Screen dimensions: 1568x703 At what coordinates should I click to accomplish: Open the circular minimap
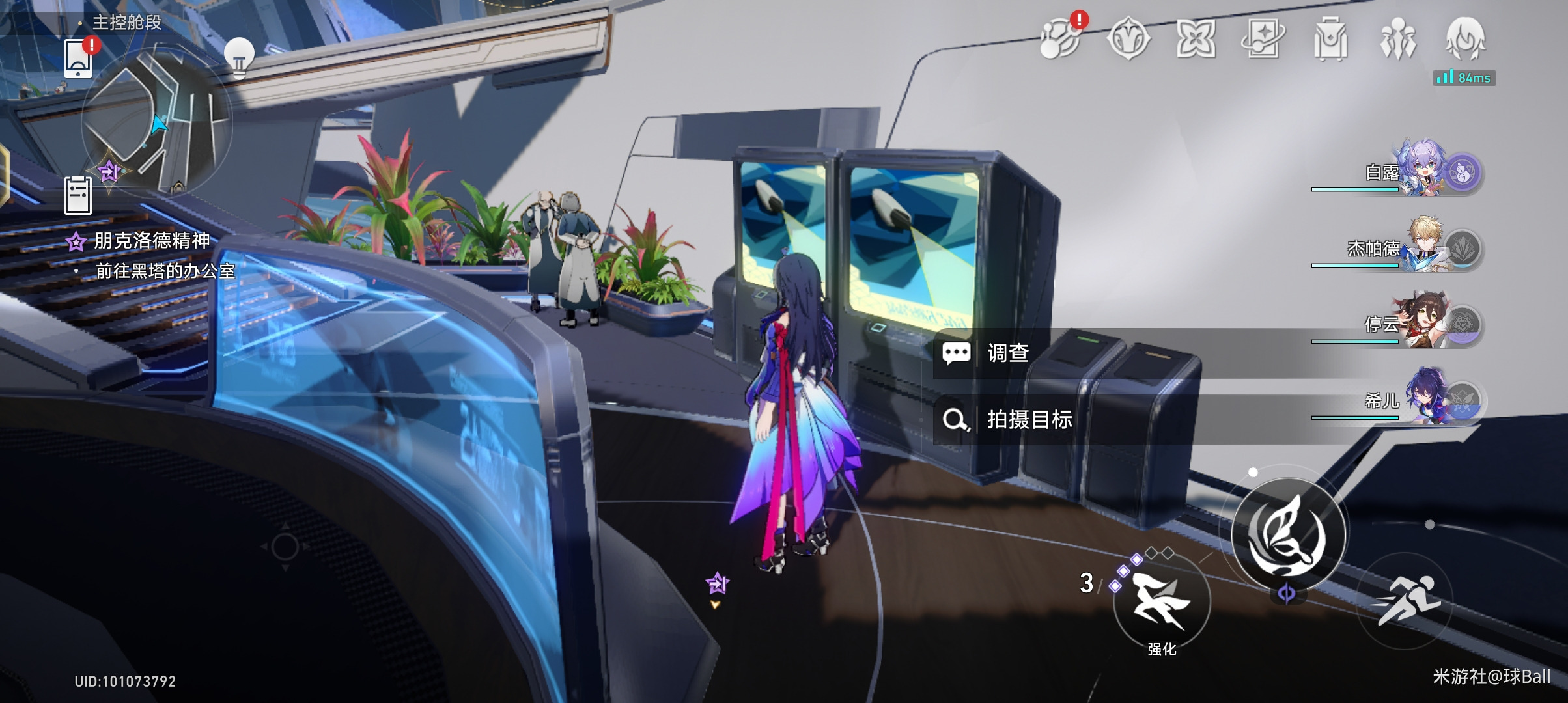coord(156,120)
